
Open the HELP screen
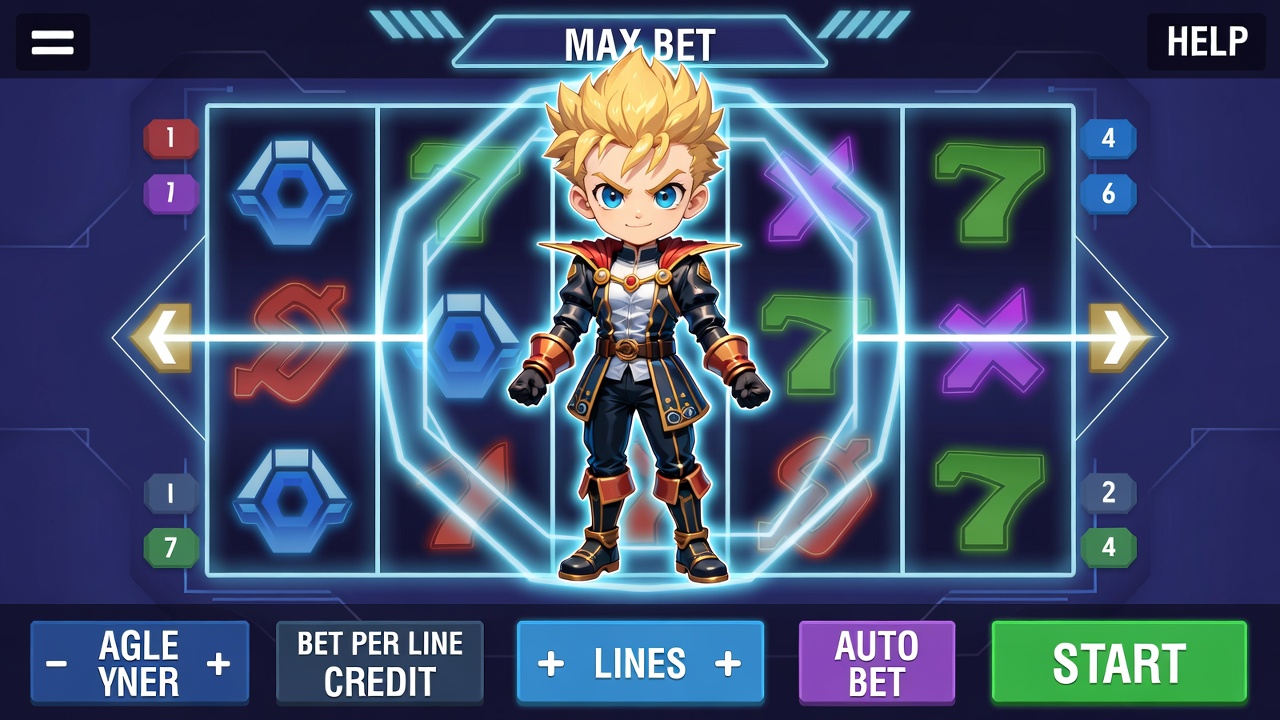point(1206,42)
